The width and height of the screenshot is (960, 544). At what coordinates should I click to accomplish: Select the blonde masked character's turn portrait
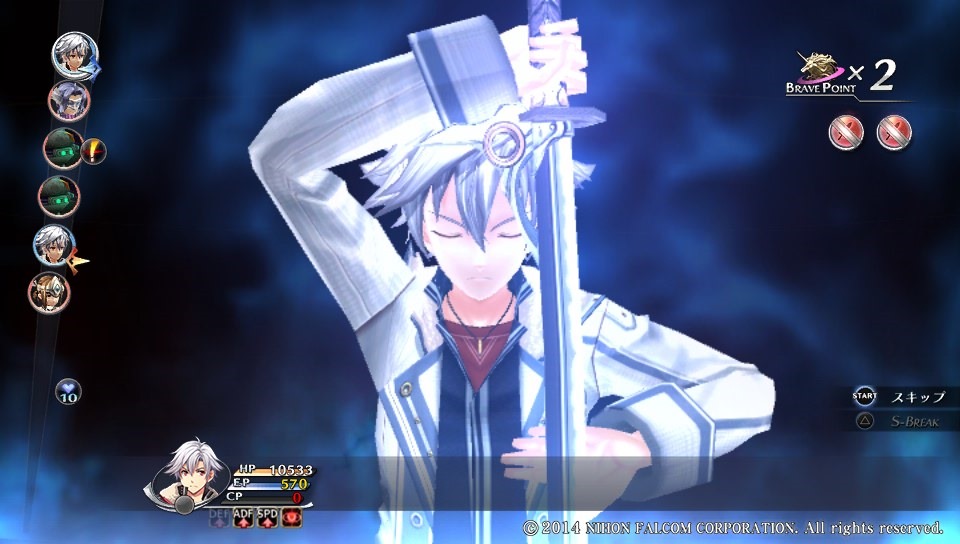click(49, 291)
